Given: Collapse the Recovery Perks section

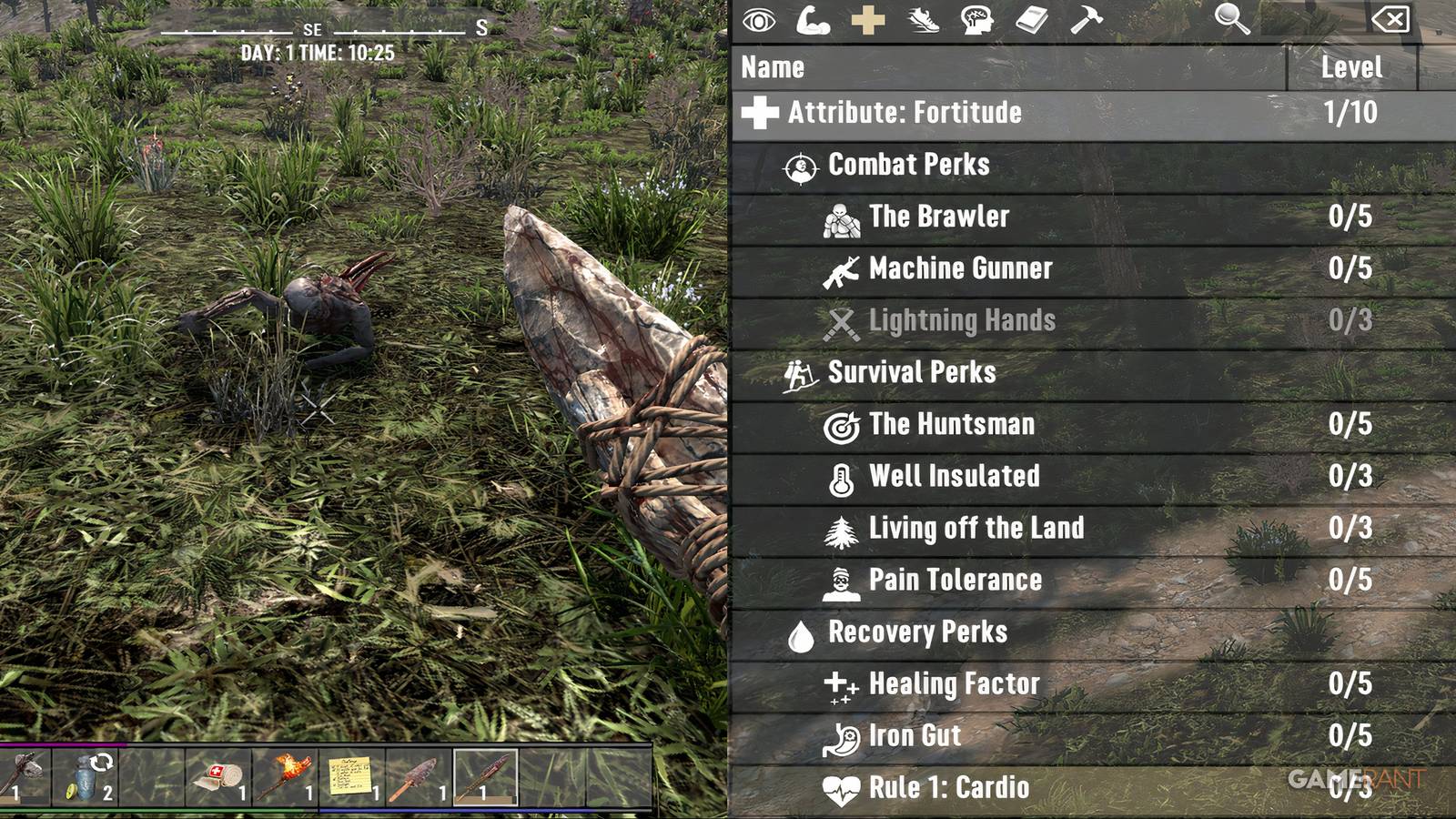Looking at the screenshot, I should pos(917,632).
